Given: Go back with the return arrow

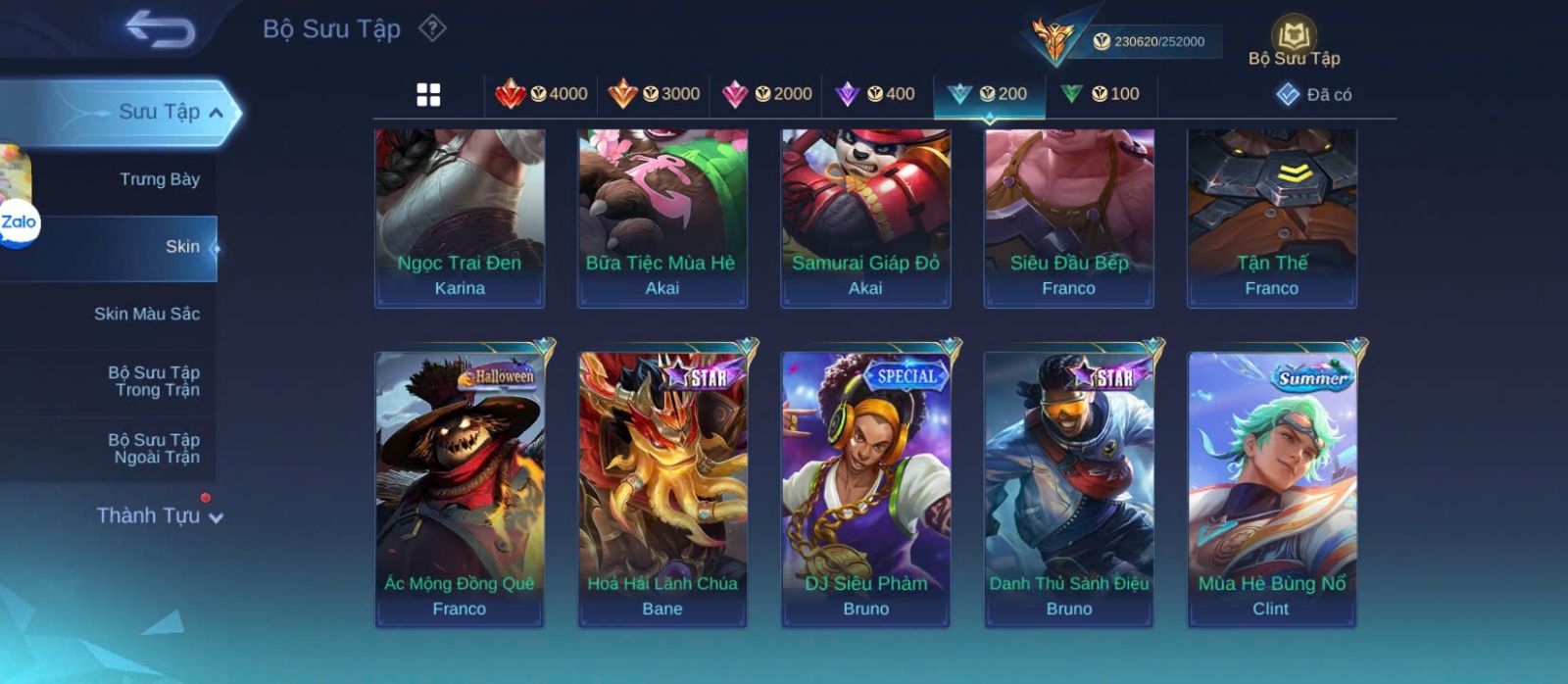Looking at the screenshot, I should 161,29.
